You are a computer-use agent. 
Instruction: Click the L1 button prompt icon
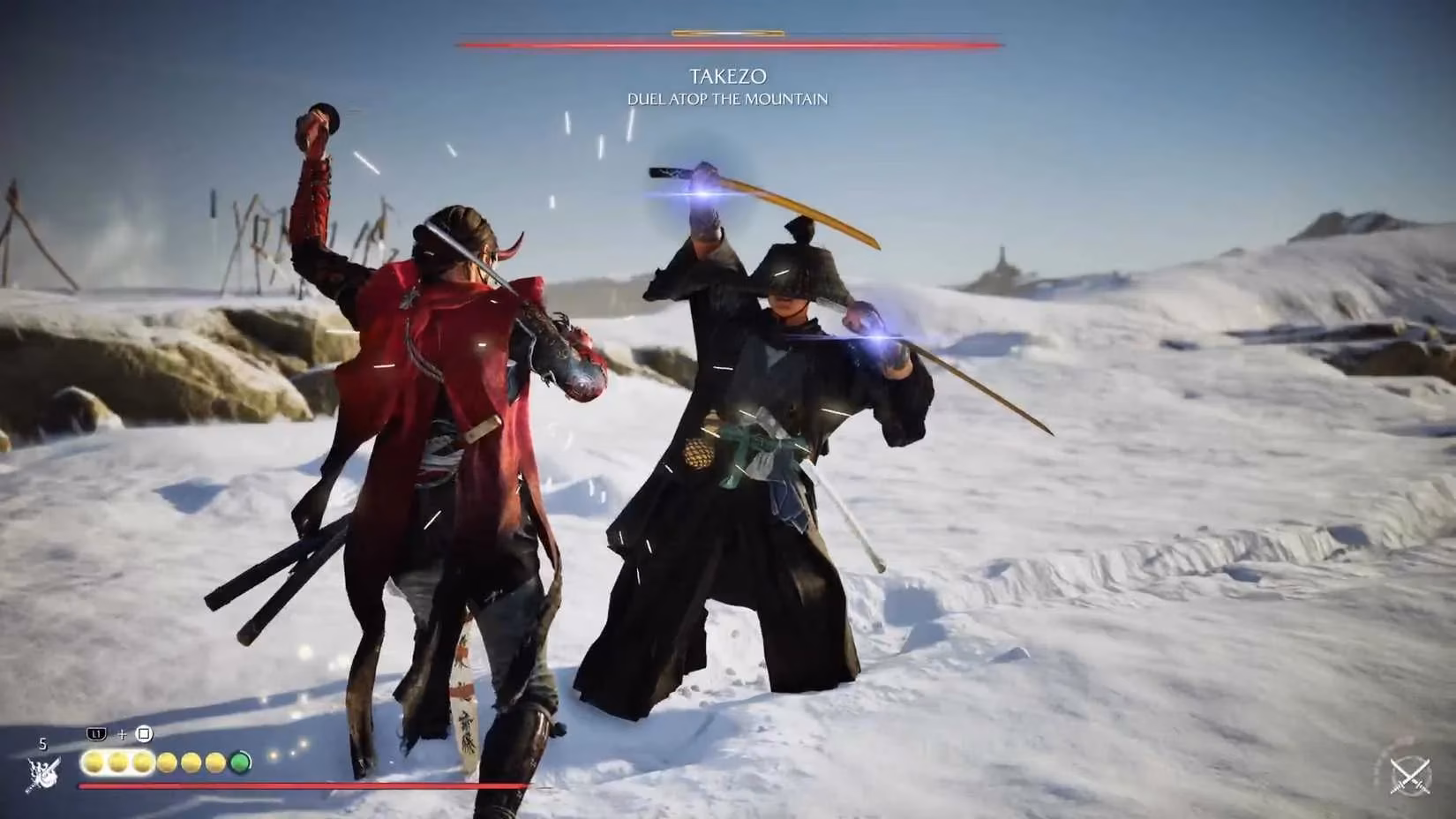(96, 734)
